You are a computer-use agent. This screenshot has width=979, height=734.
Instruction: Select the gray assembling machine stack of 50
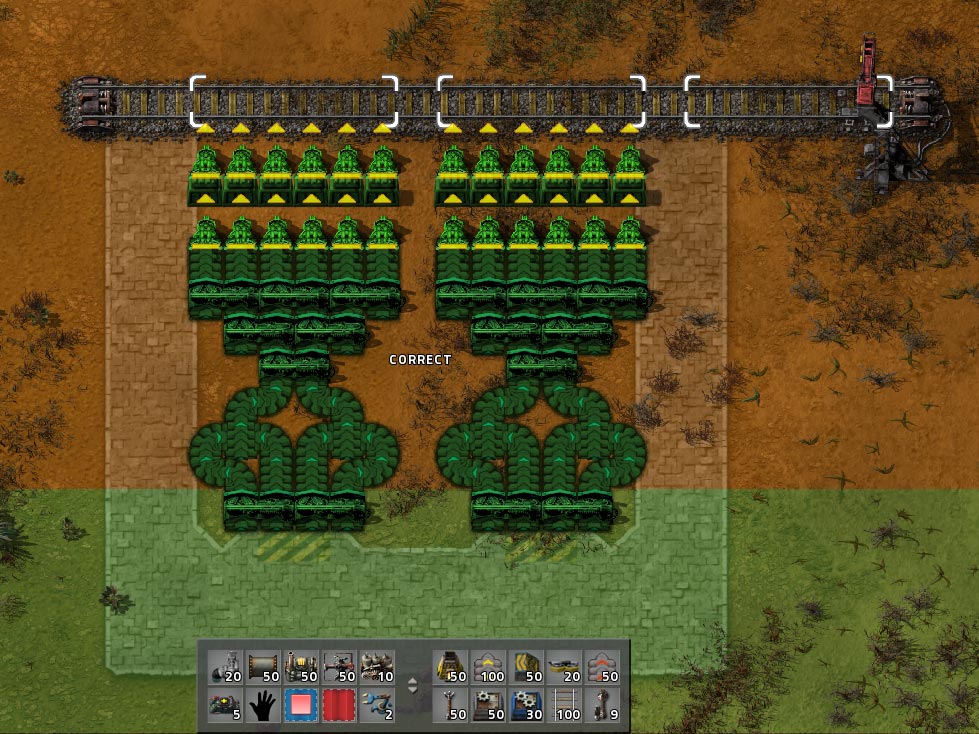click(x=490, y=705)
